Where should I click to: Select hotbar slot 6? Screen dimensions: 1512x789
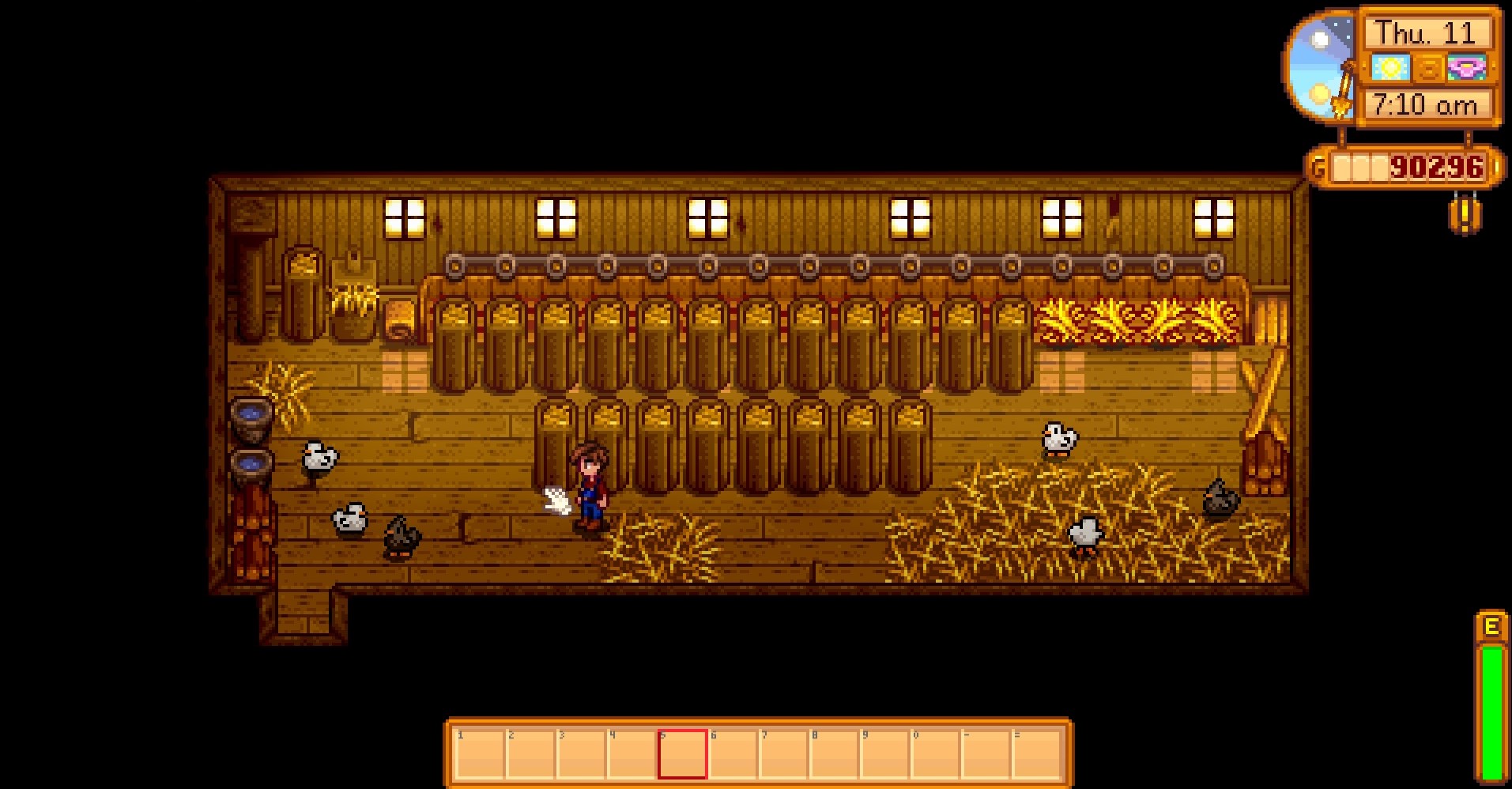click(732, 754)
